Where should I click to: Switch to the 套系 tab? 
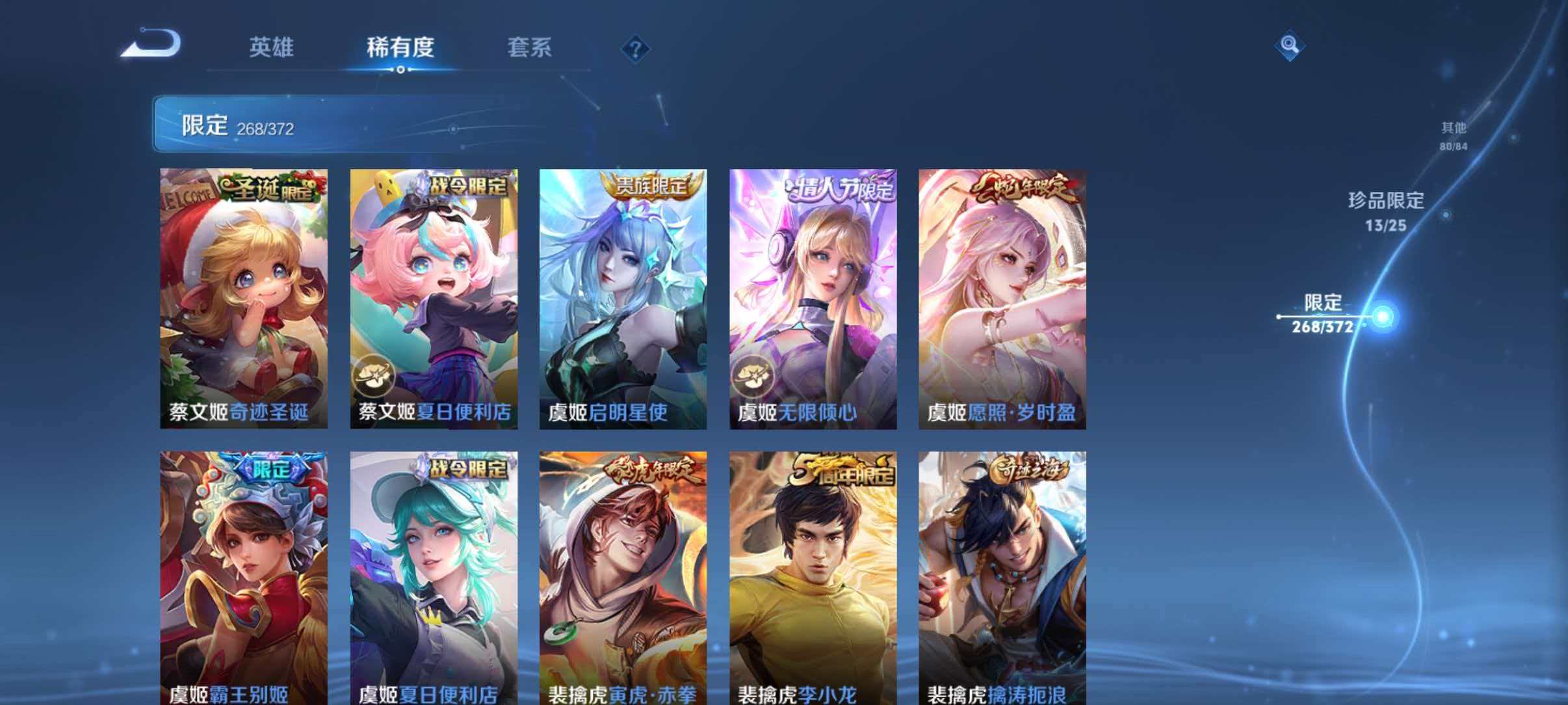pos(530,47)
